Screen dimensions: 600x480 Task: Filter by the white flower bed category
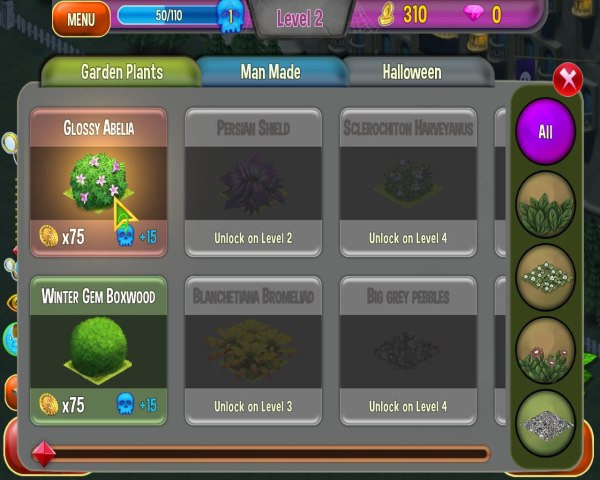[x=545, y=277]
